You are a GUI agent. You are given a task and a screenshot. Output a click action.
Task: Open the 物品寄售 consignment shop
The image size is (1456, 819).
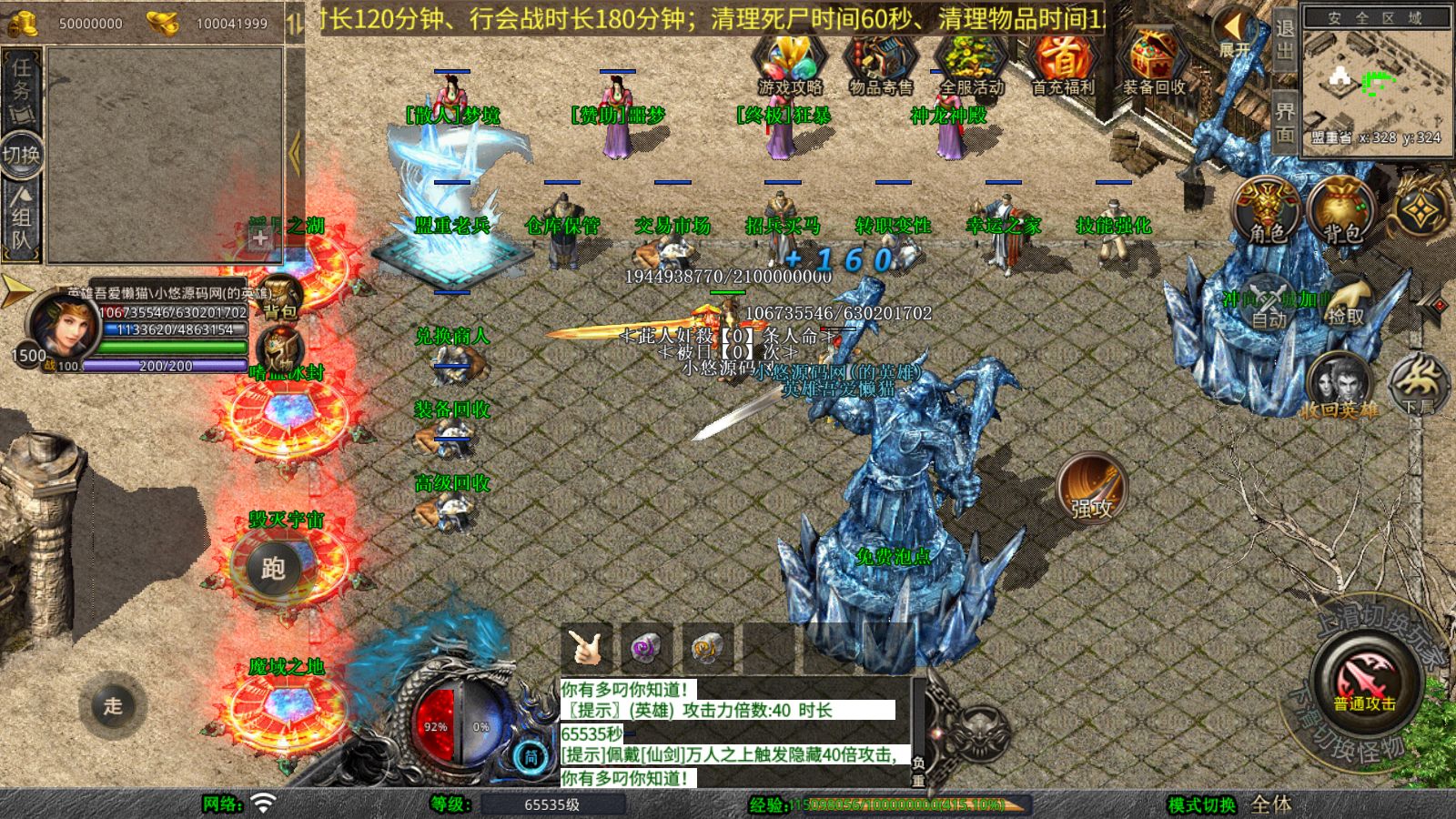tap(880, 62)
